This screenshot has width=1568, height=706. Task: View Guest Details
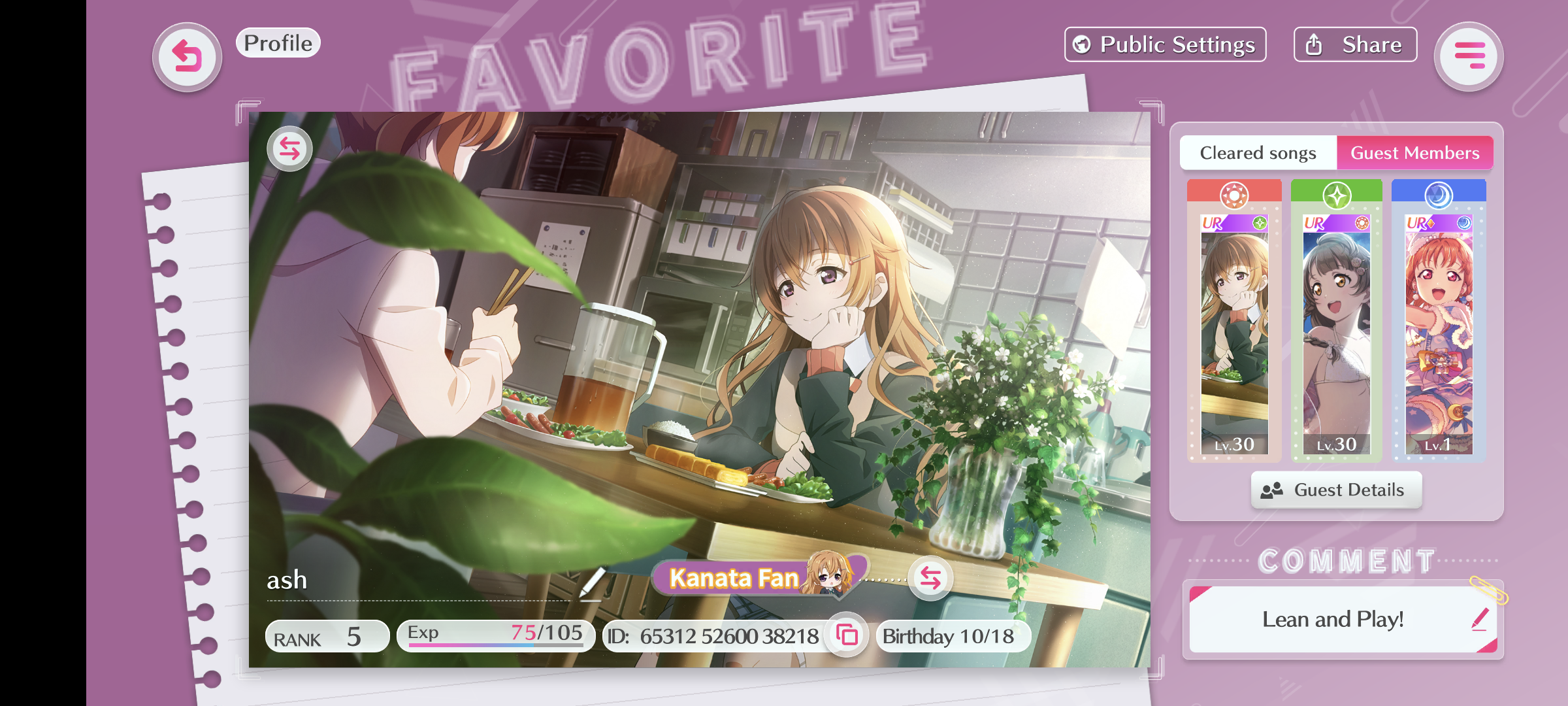[x=1336, y=490]
